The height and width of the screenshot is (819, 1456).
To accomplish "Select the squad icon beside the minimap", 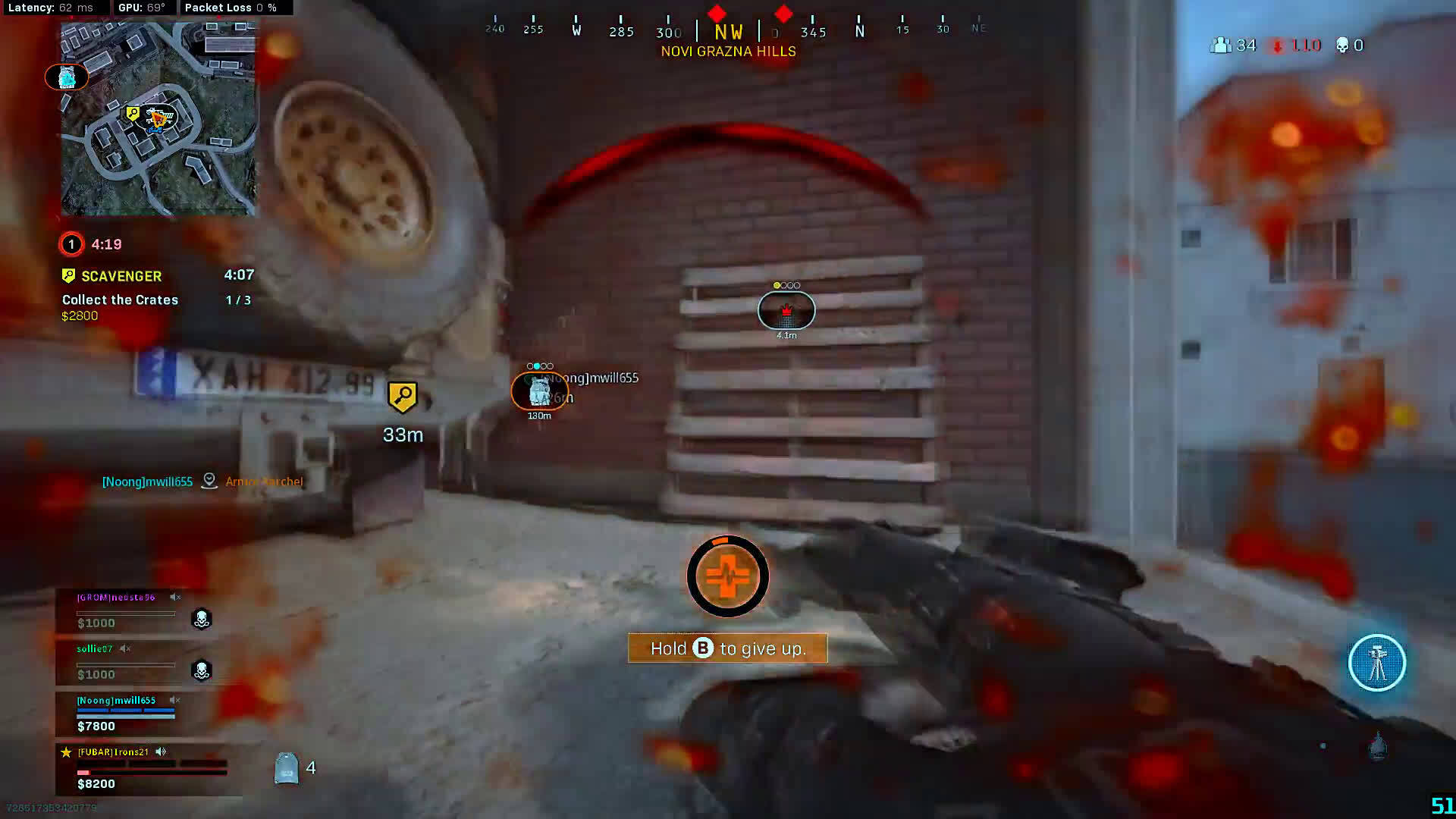I will [67, 77].
